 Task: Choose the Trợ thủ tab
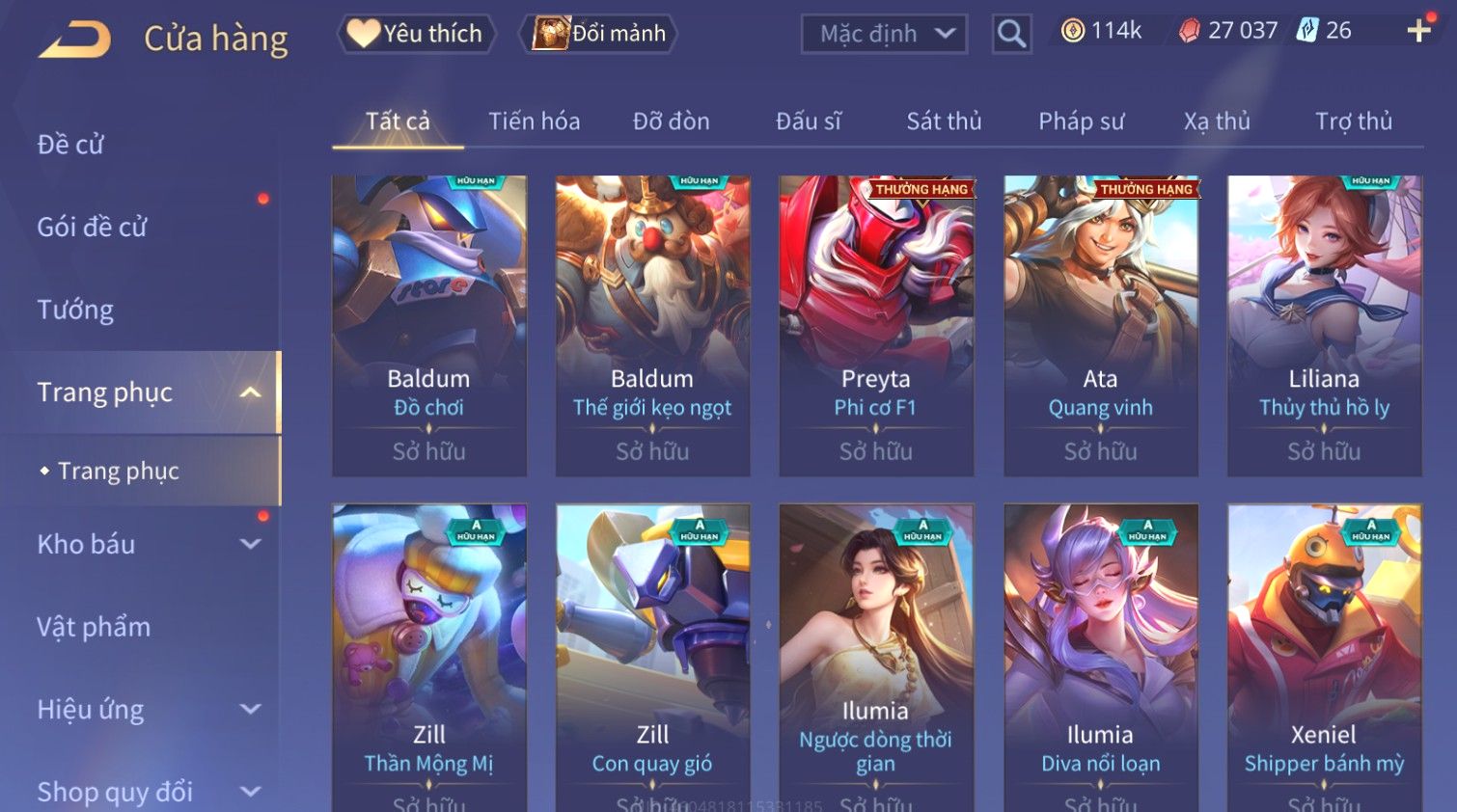point(1353,122)
